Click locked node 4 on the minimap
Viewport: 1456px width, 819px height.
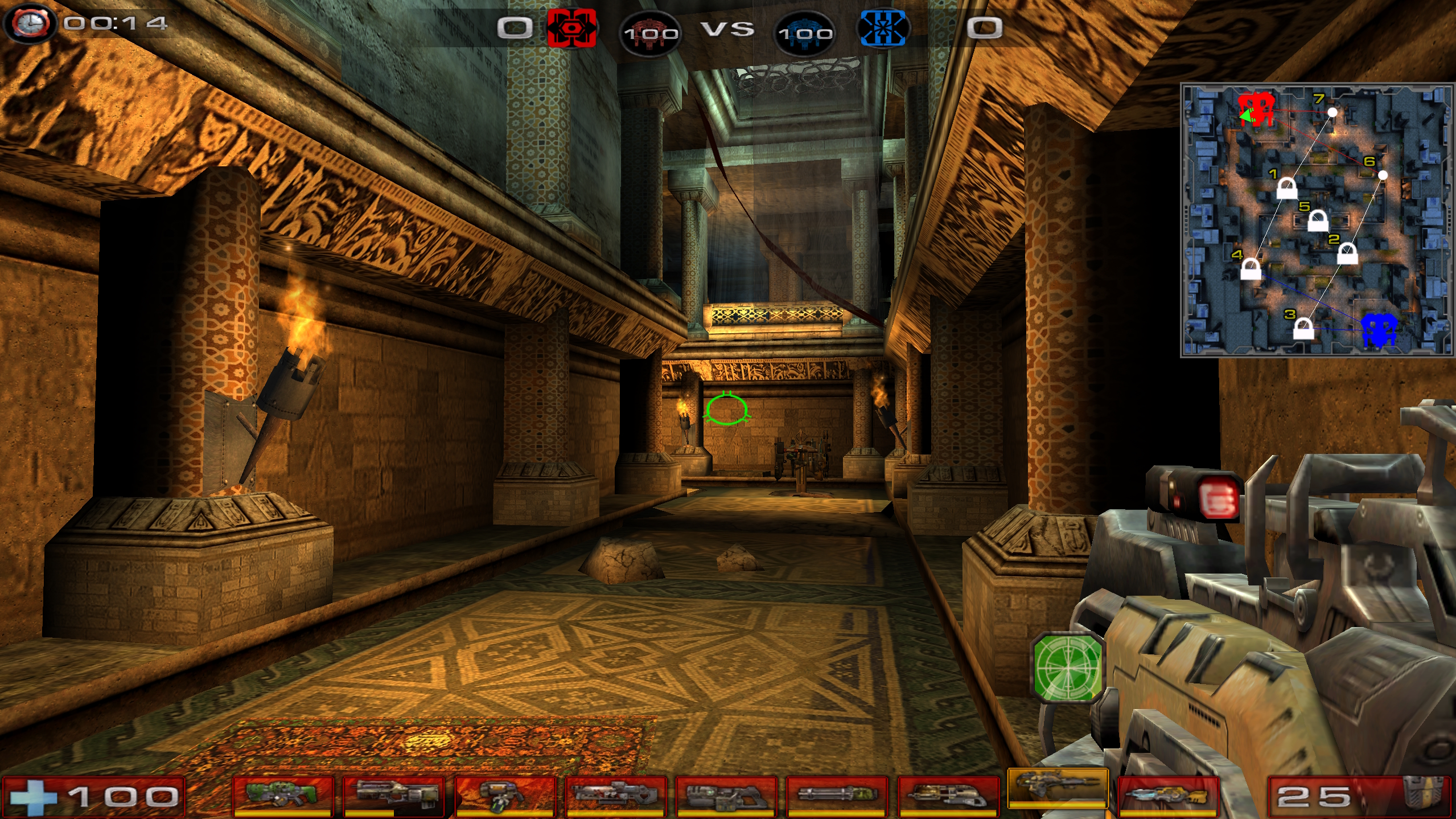point(1251,268)
